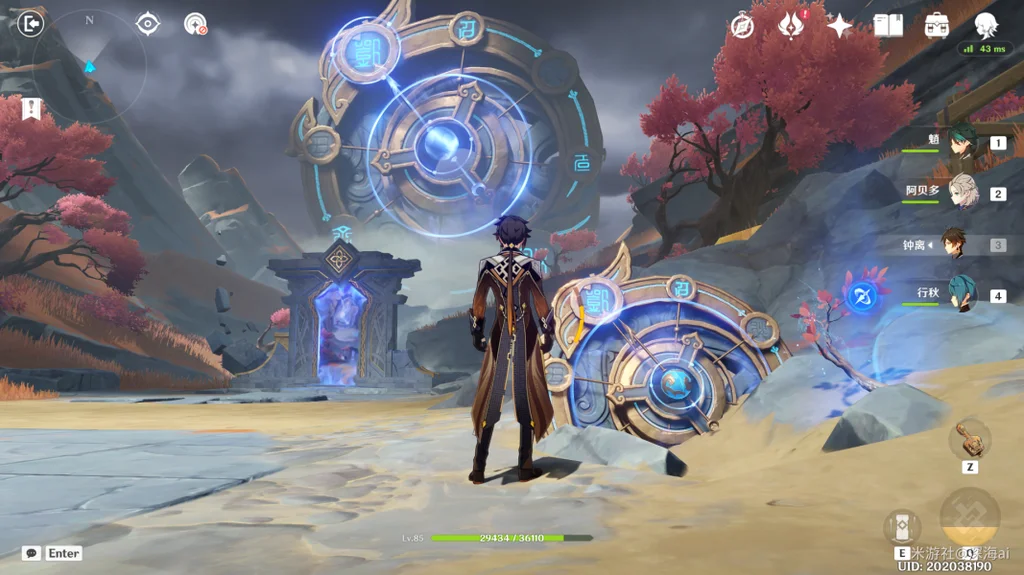Screen dimensions: 1024x575
Task: Switch to party member 阿贝多
Action: coord(963,191)
